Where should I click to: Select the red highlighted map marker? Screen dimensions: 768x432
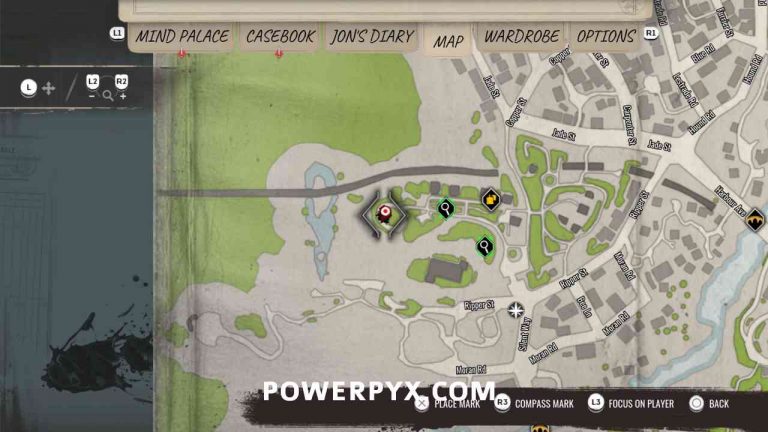384,212
